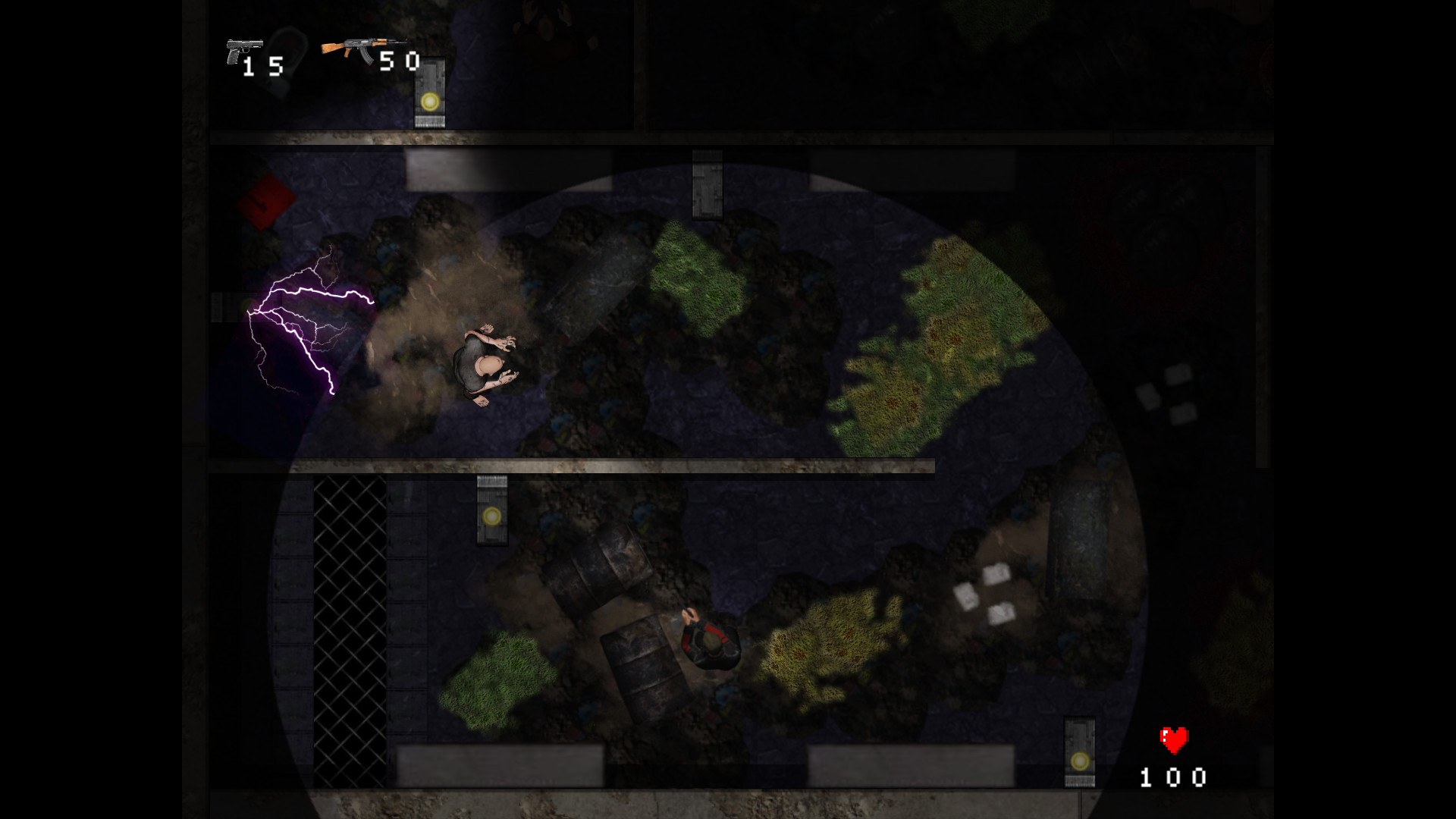Image resolution: width=1456 pixels, height=819 pixels.
Task: Select the pistol weapon icon
Action: click(x=243, y=49)
